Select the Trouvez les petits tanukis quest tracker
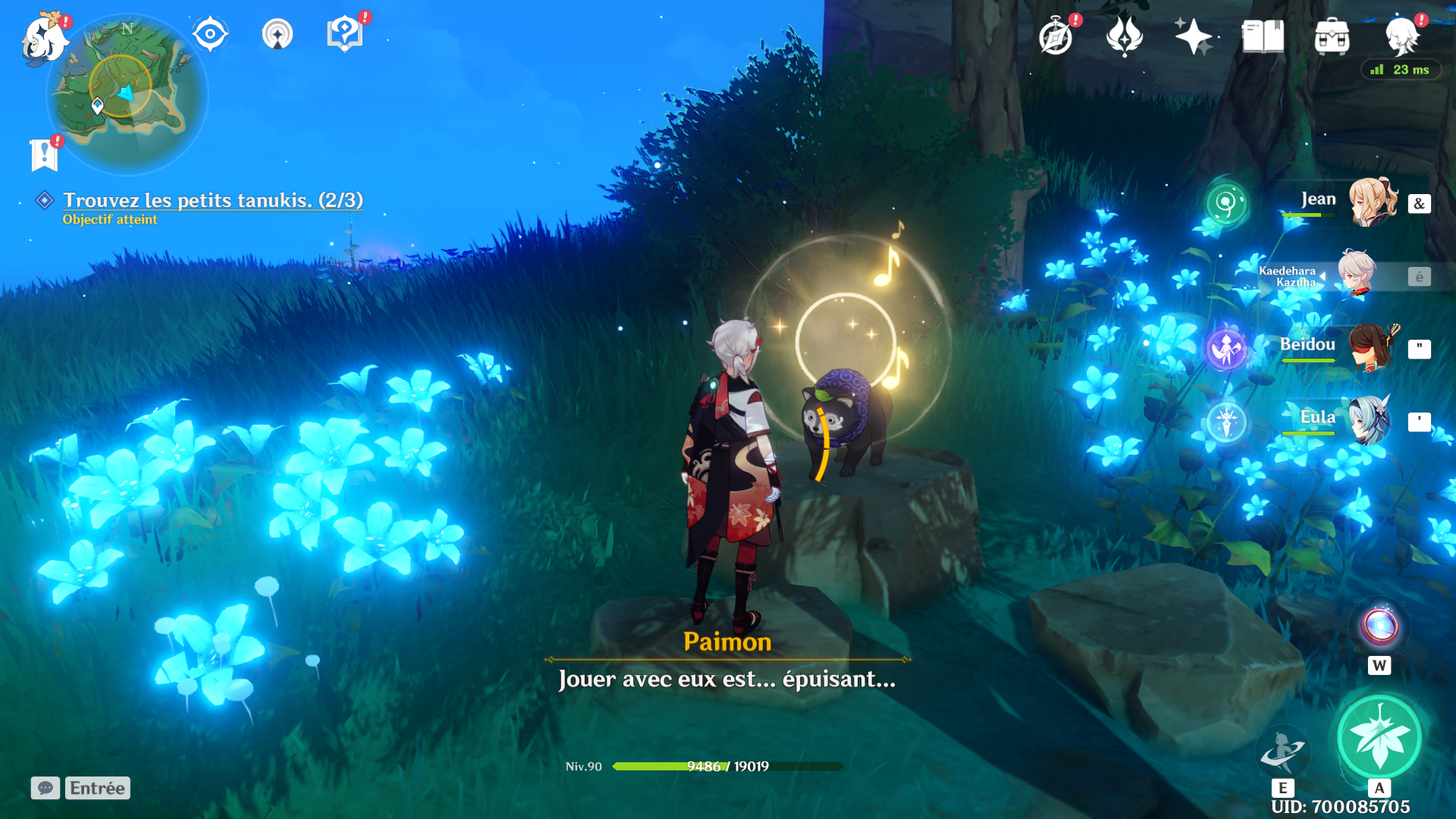This screenshot has width=1456, height=819. [212, 200]
